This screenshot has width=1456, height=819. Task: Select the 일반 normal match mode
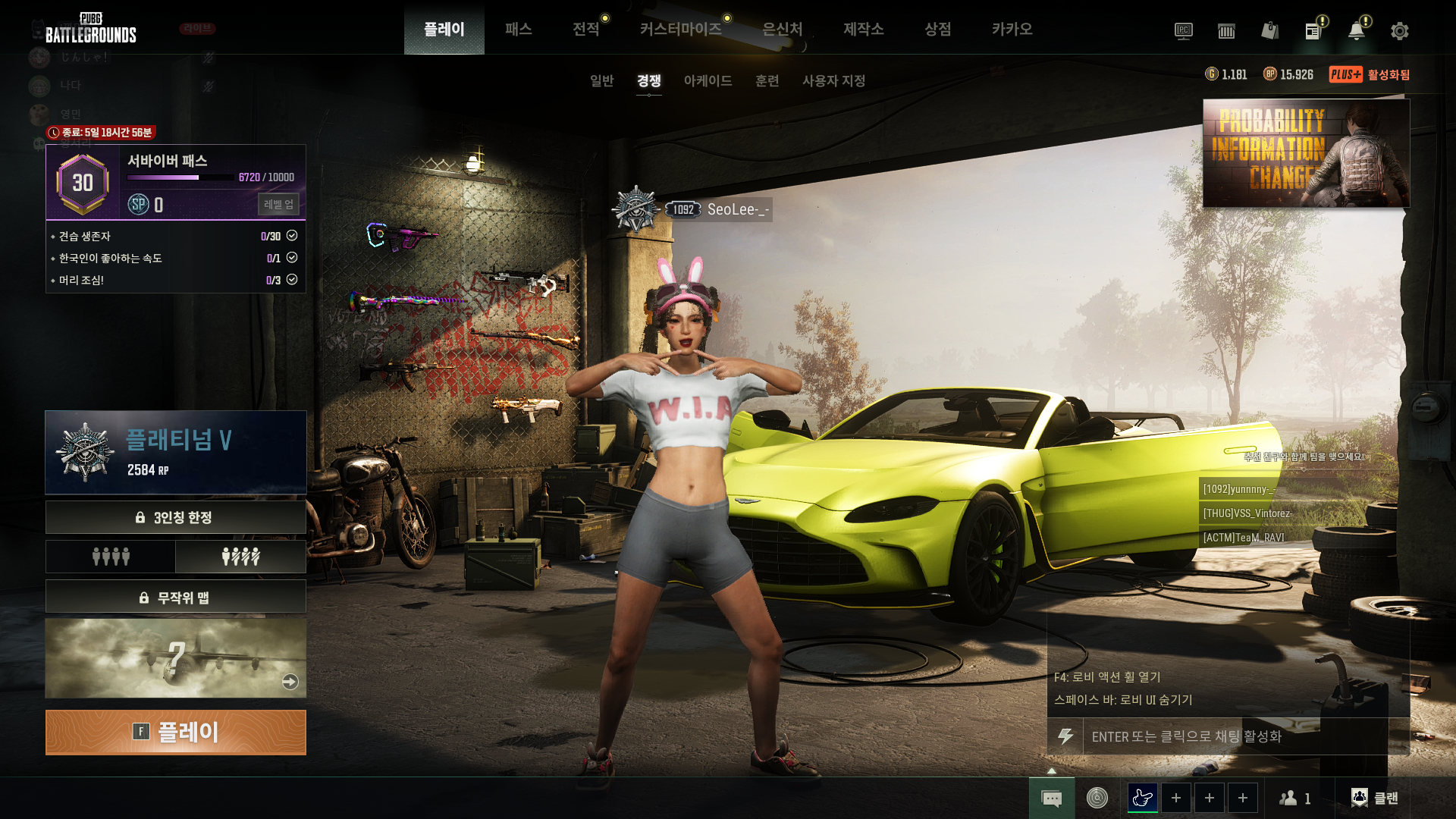tap(601, 80)
